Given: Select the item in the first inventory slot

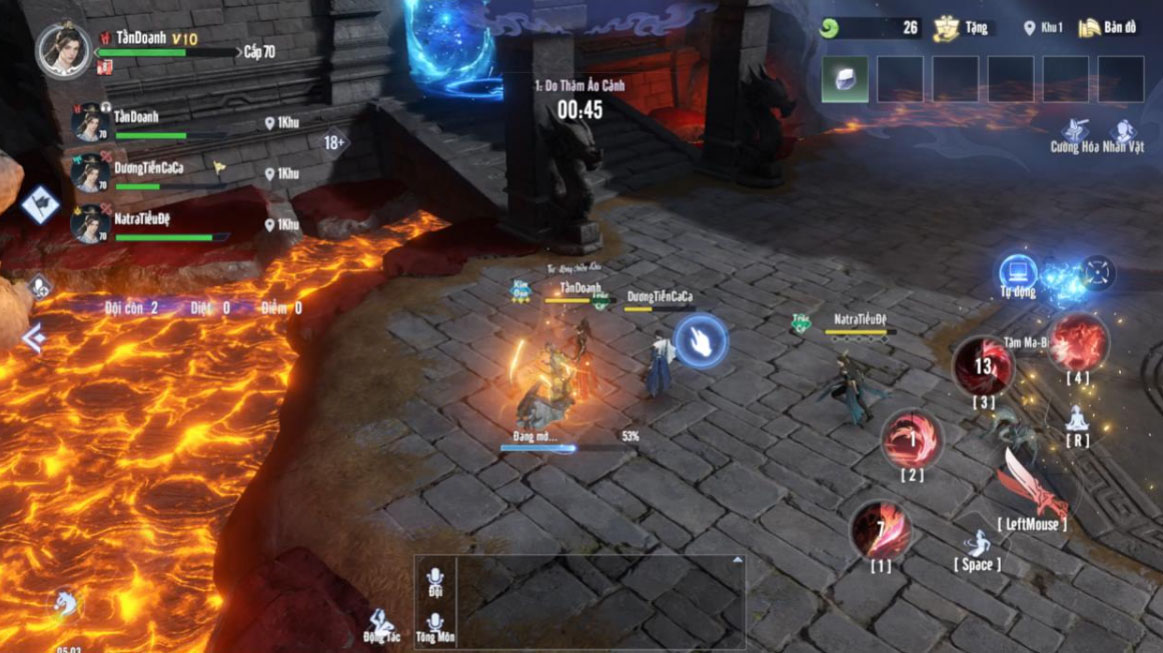Looking at the screenshot, I should click(x=844, y=79).
